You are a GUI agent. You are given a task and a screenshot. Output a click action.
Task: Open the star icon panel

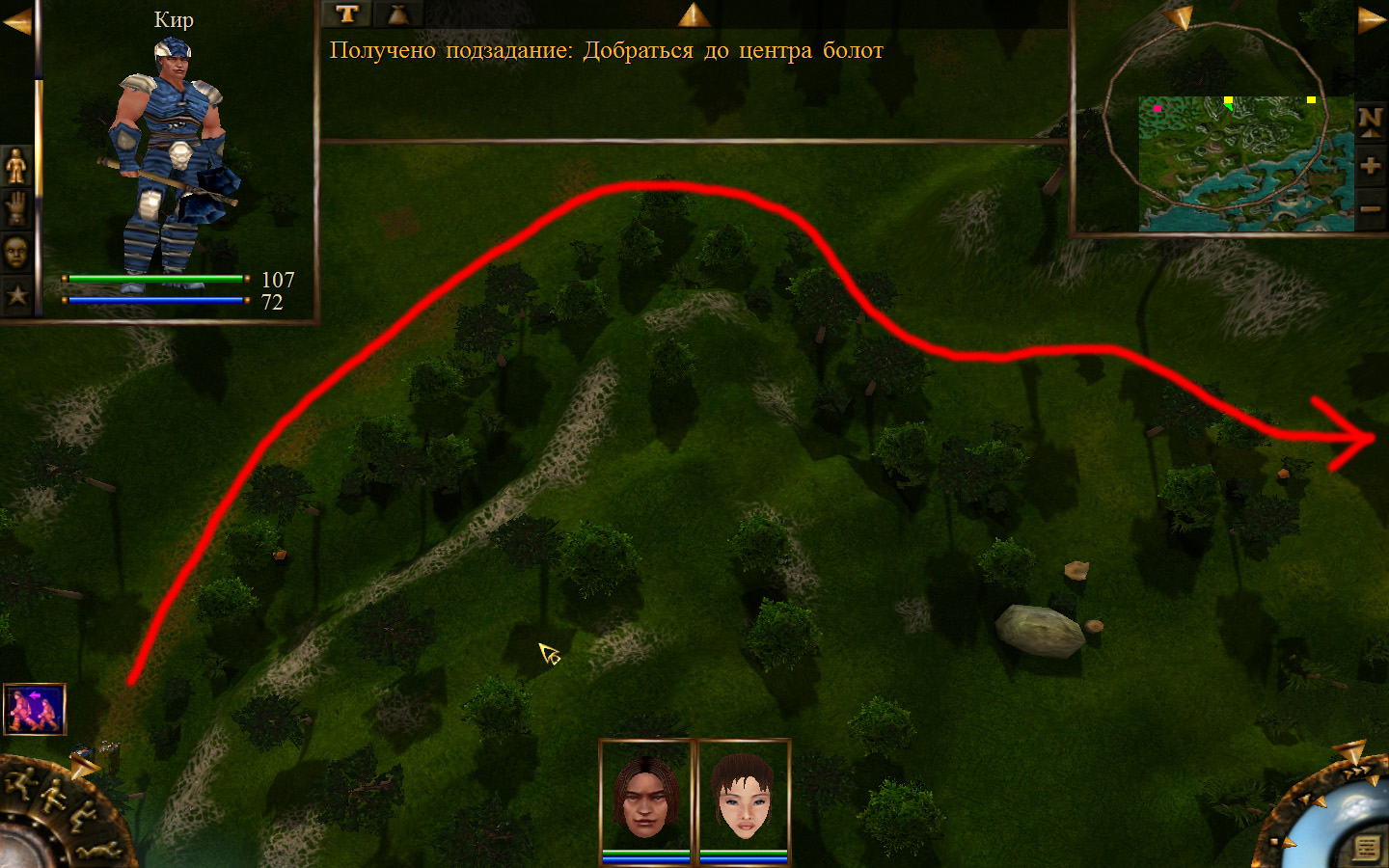tap(16, 295)
